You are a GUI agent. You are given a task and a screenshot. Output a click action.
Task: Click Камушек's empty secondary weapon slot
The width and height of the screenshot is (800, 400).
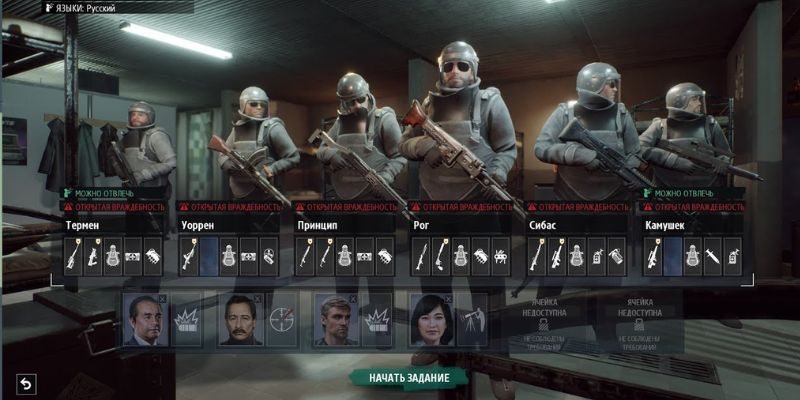(672, 256)
